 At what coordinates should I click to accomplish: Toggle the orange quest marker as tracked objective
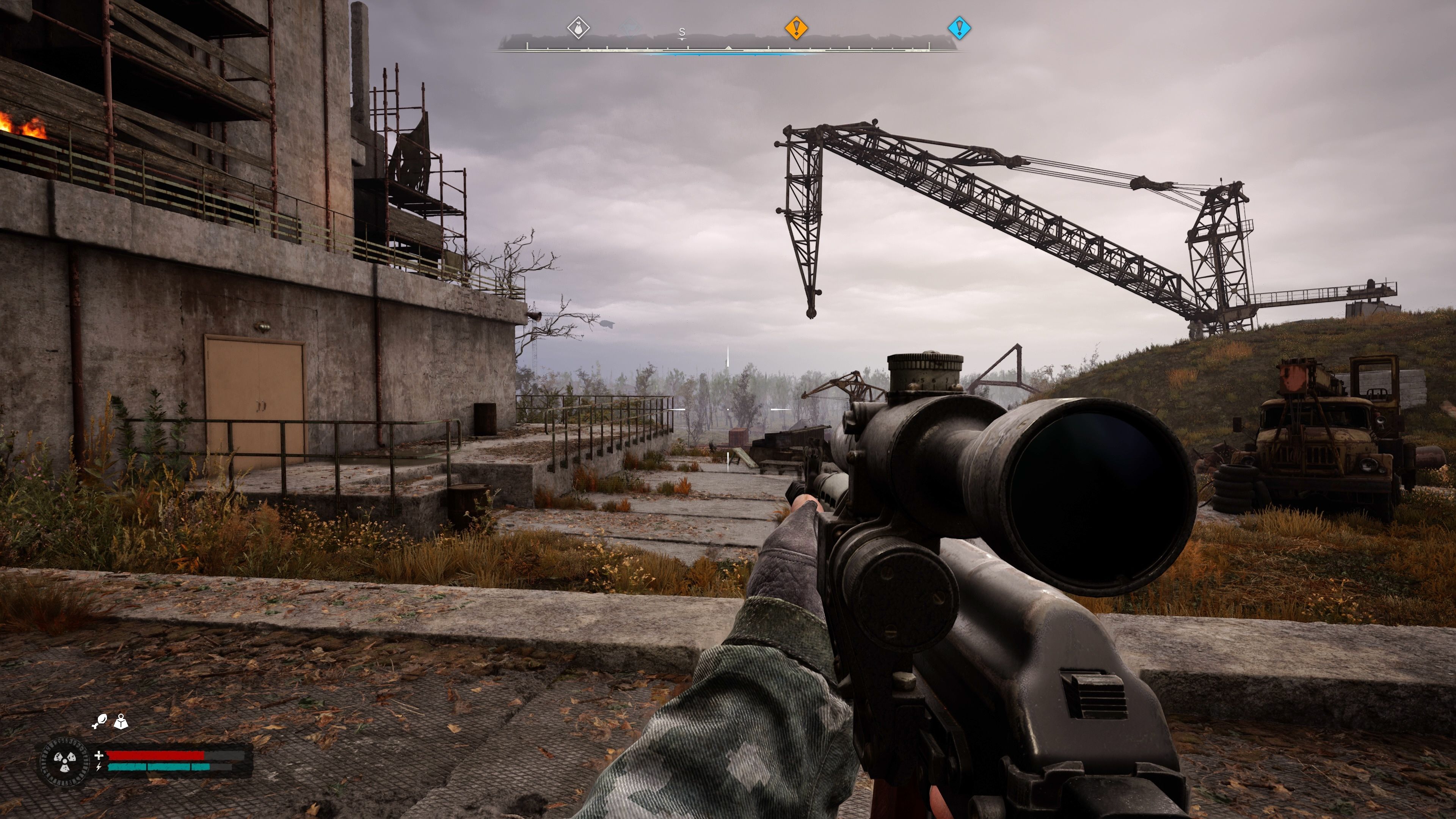(x=797, y=28)
